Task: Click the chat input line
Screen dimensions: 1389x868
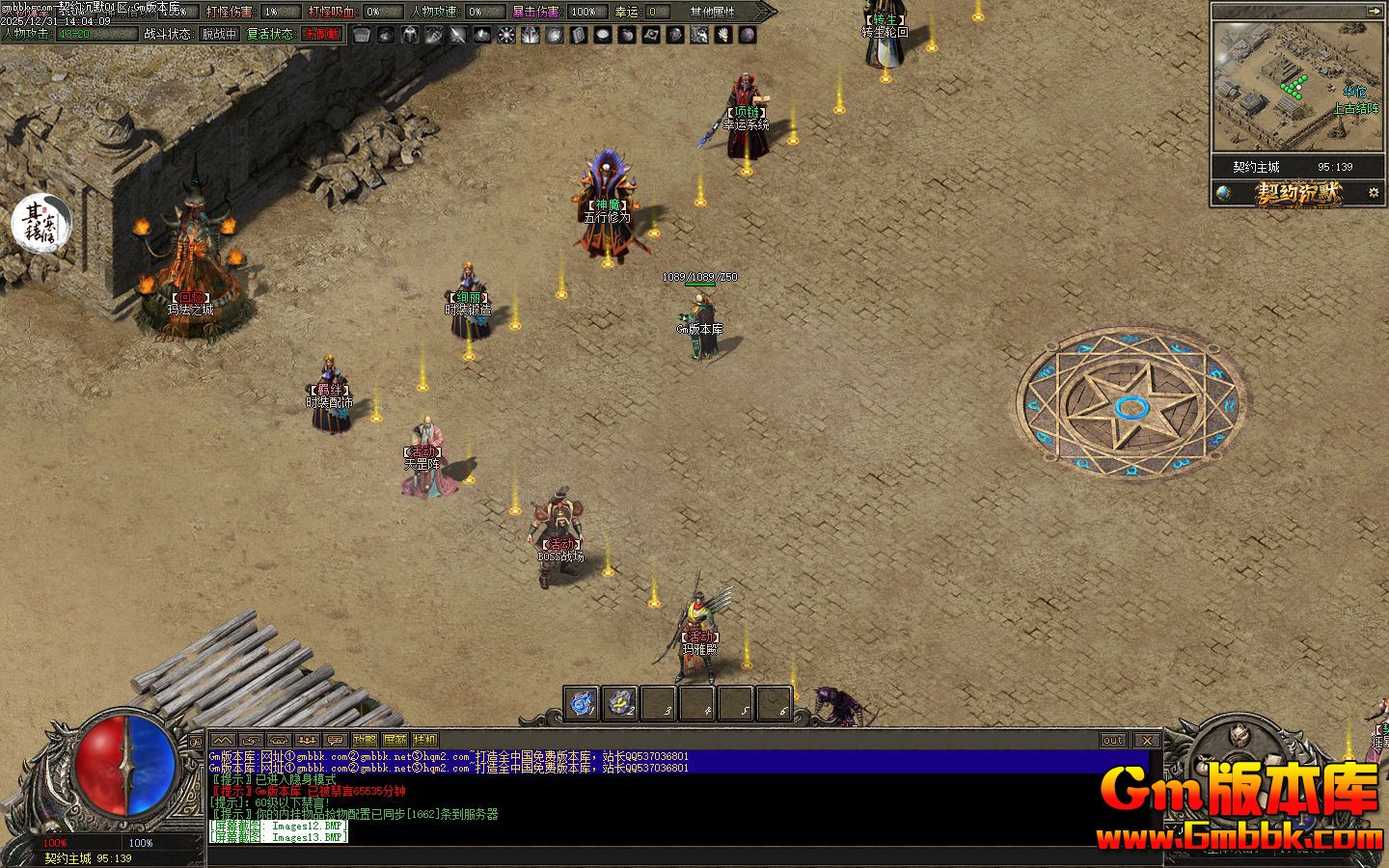Action: pyautogui.click(x=675, y=853)
